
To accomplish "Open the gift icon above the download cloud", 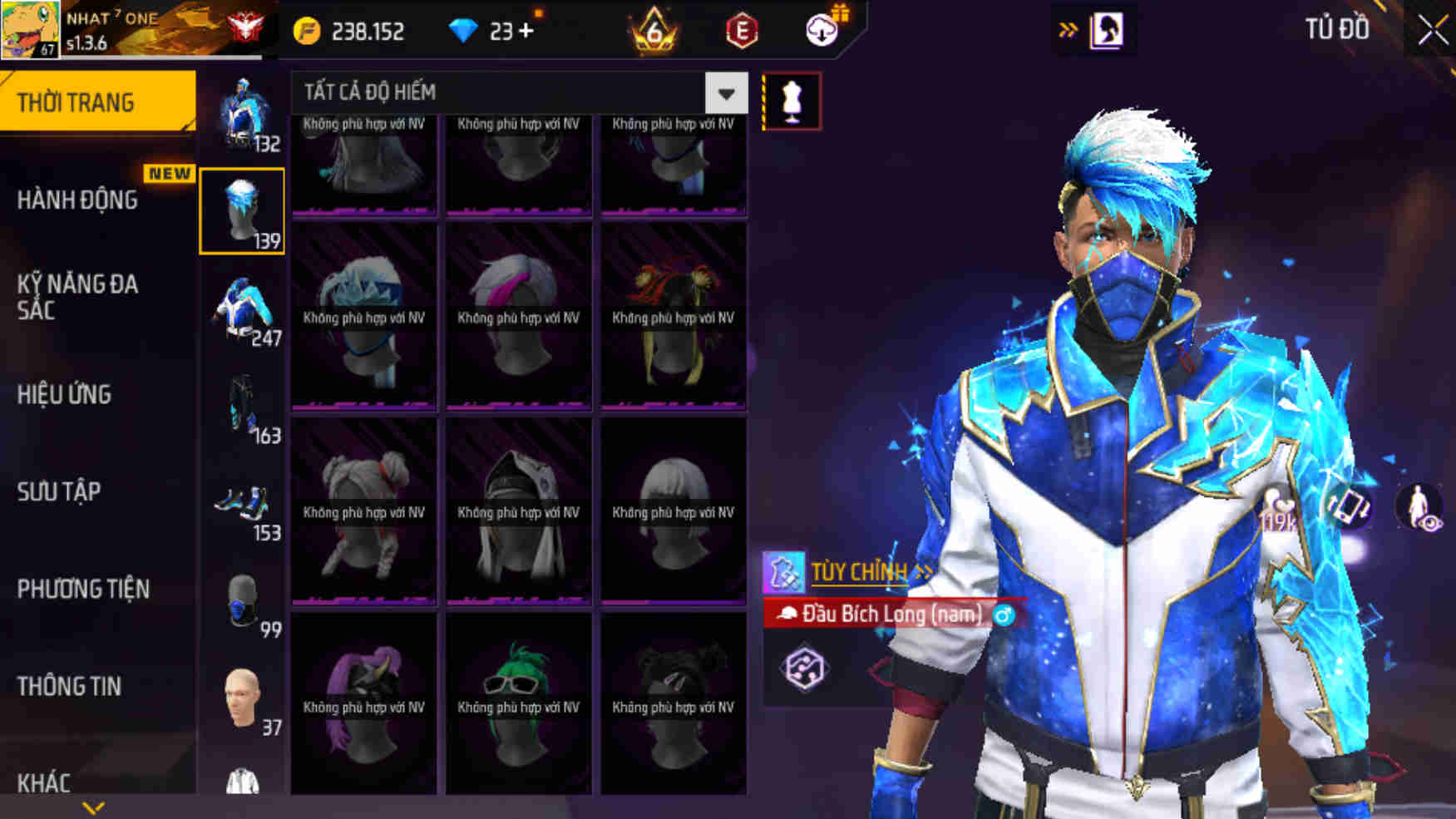I will click(841, 12).
